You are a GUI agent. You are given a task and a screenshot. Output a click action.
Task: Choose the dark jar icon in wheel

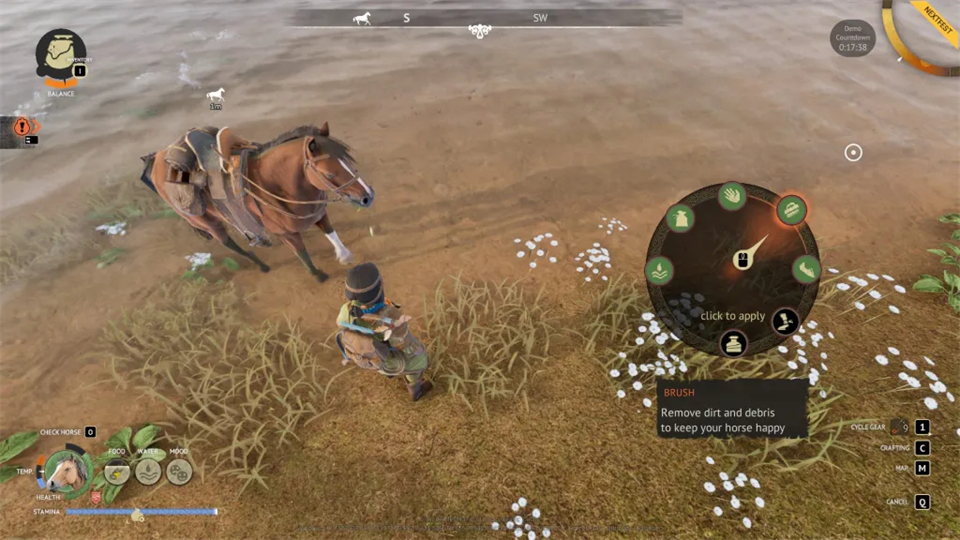[733, 344]
